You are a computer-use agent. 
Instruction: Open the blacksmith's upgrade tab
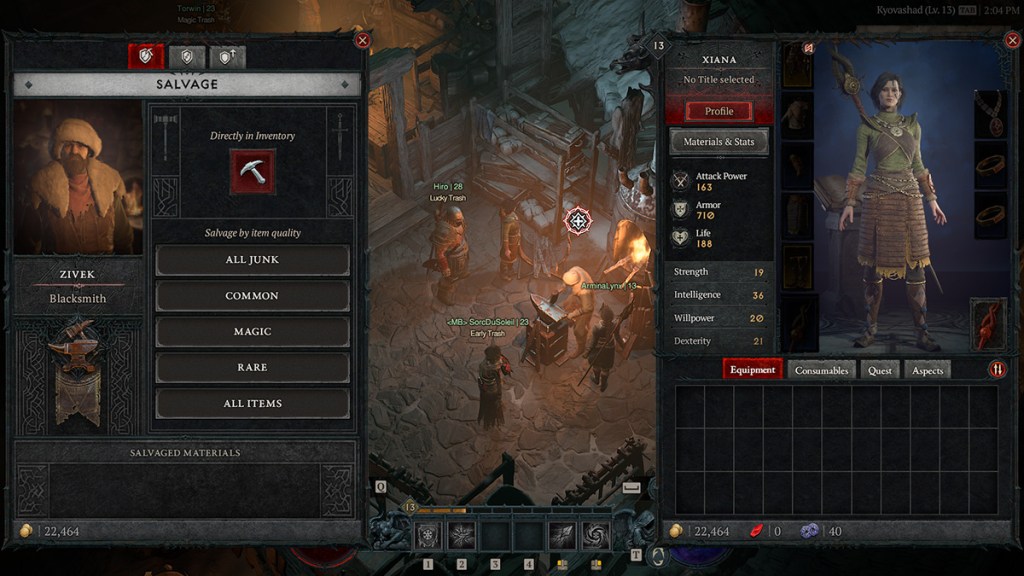coord(227,57)
